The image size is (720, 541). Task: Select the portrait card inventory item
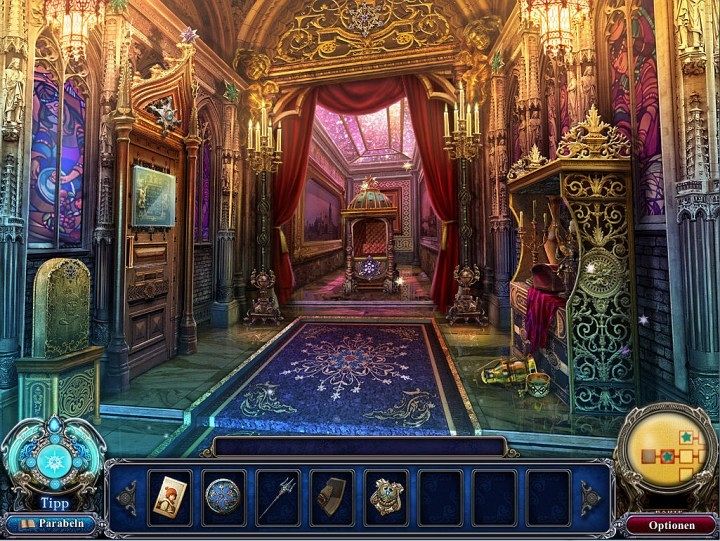[x=169, y=496]
